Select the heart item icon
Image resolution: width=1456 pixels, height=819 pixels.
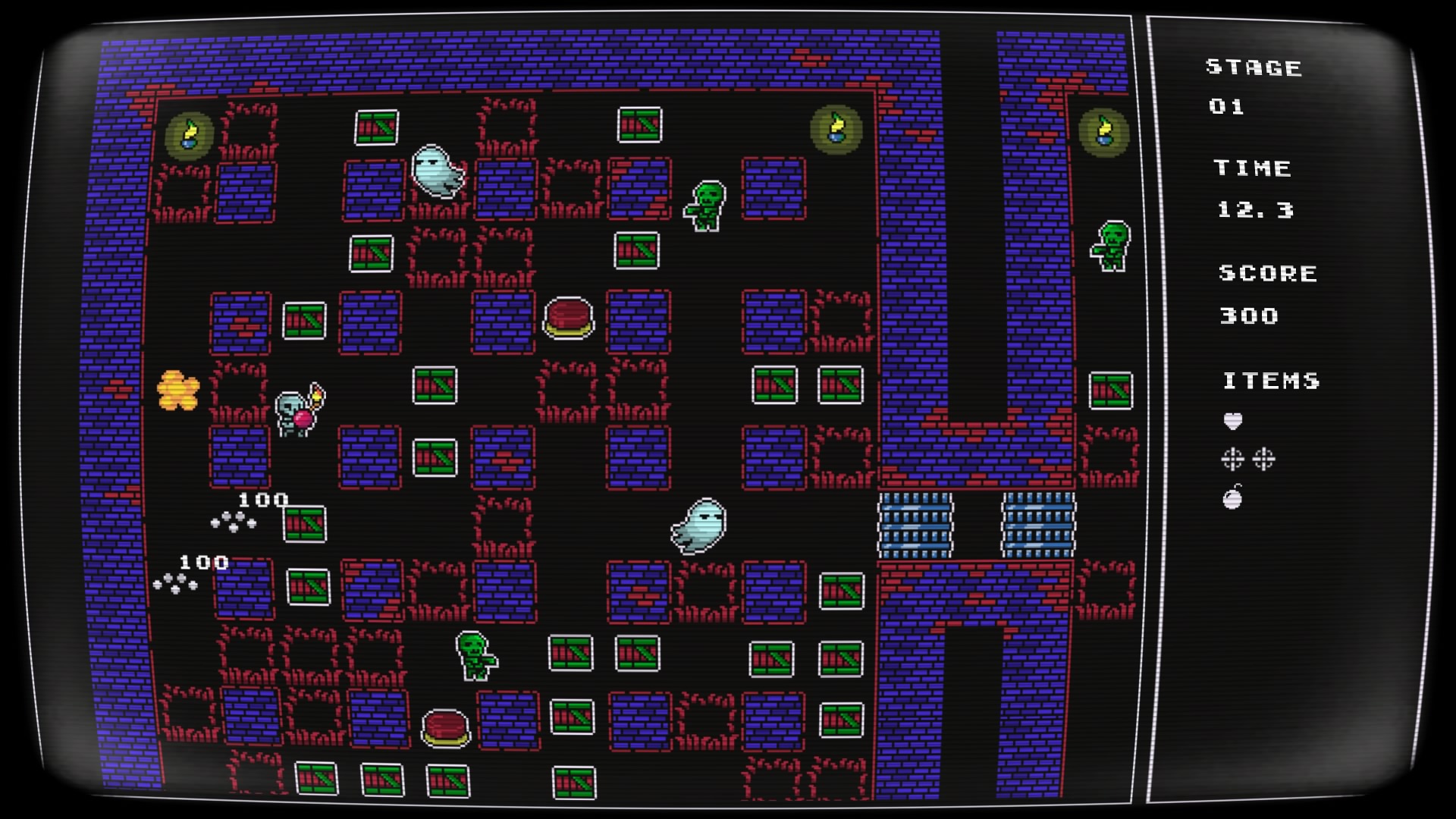(1233, 421)
